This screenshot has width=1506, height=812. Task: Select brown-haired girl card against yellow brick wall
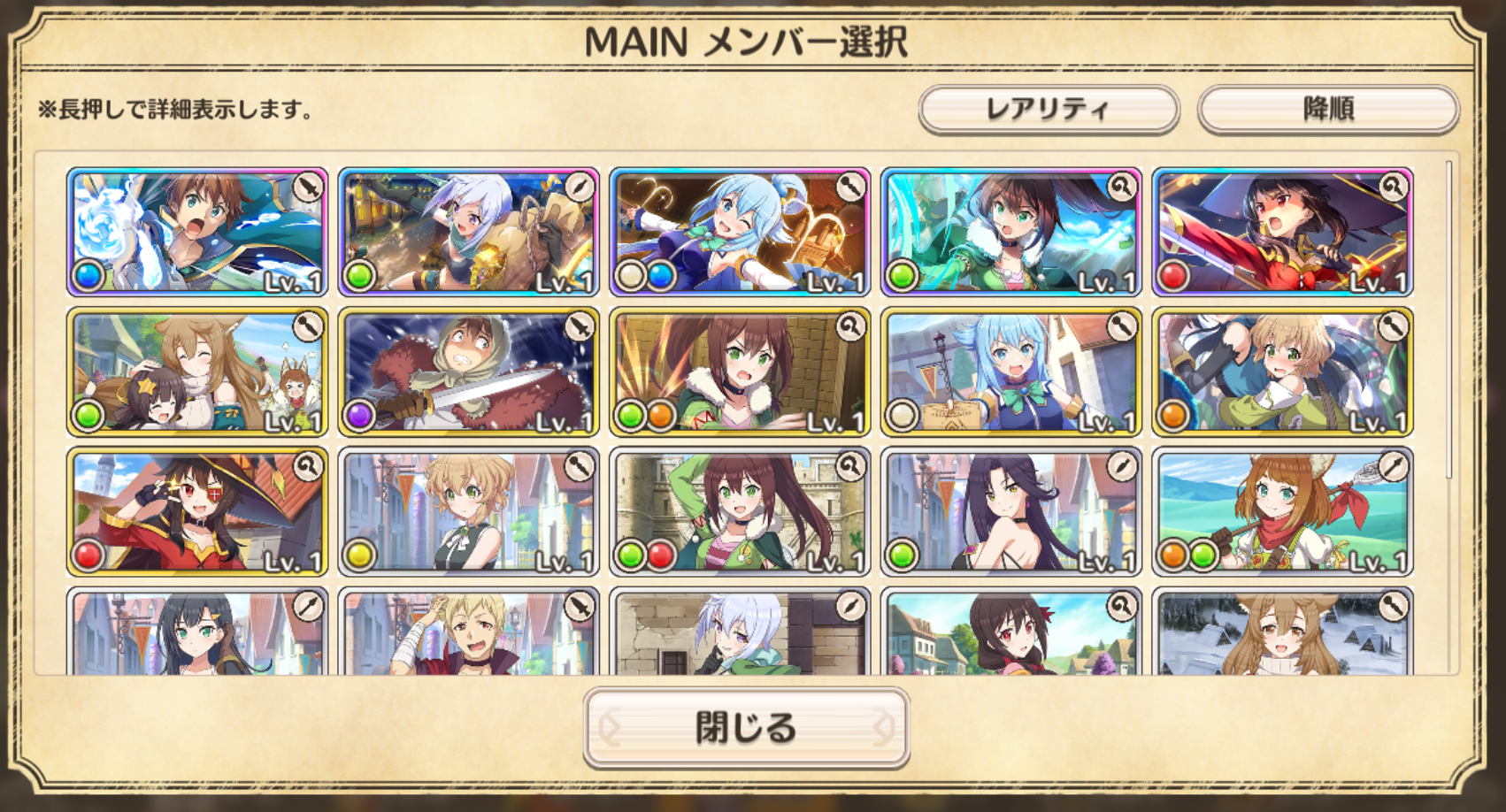[740, 372]
